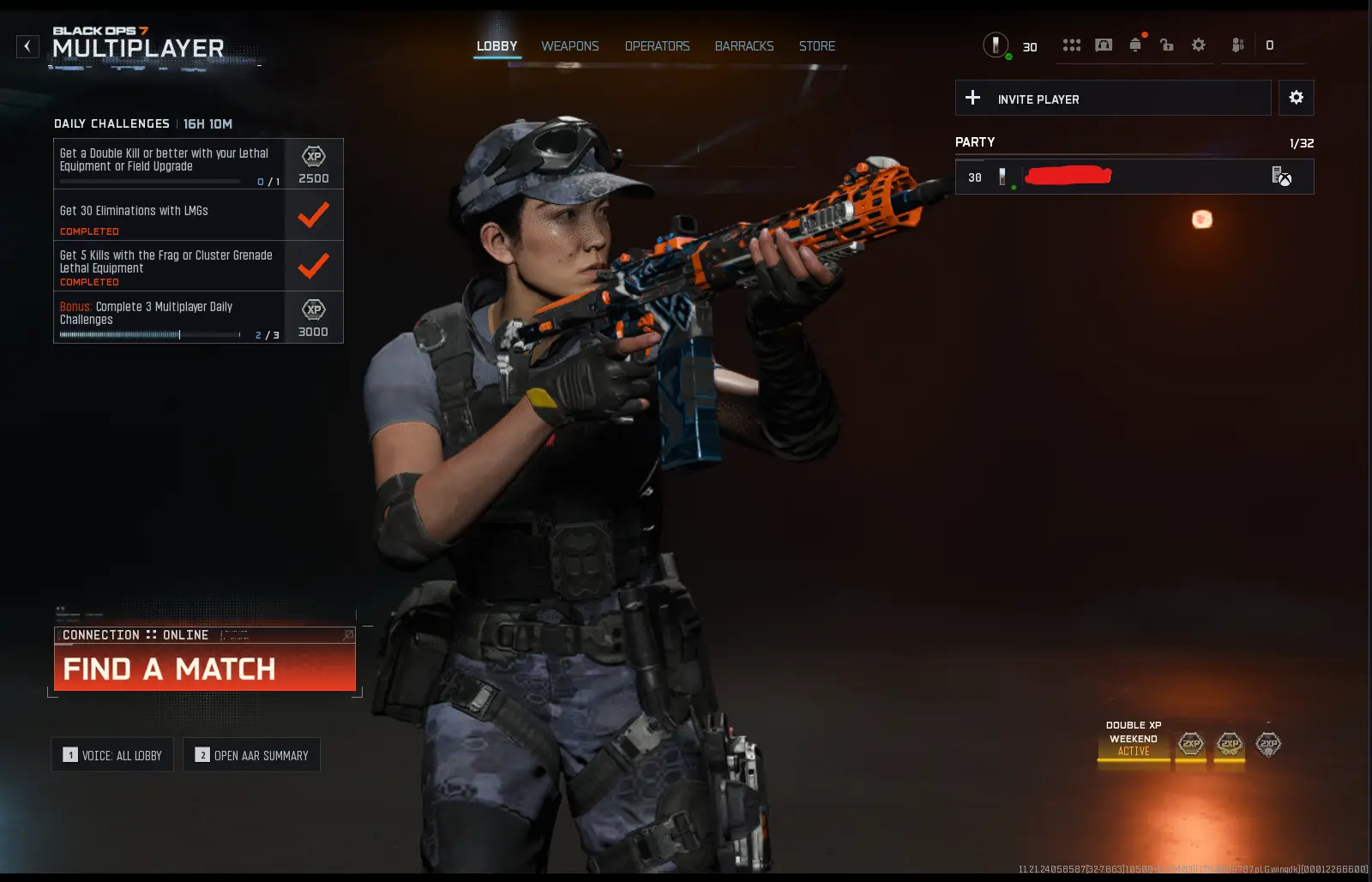Invite a player to the party

(1112, 99)
